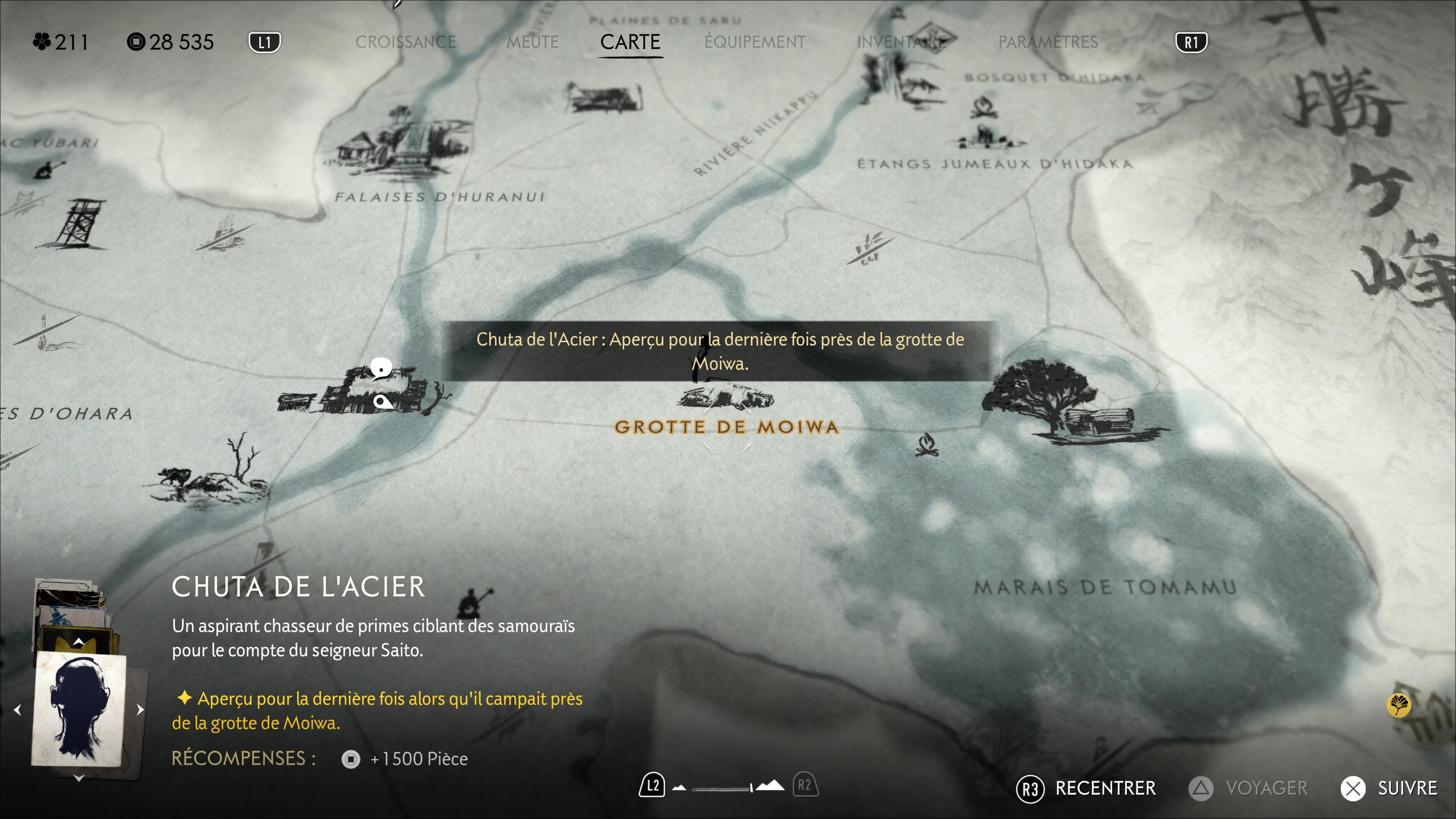Open the Chuta de l'Acier bounty portrait card
Screen dimensions: 1456x819
tap(79, 710)
